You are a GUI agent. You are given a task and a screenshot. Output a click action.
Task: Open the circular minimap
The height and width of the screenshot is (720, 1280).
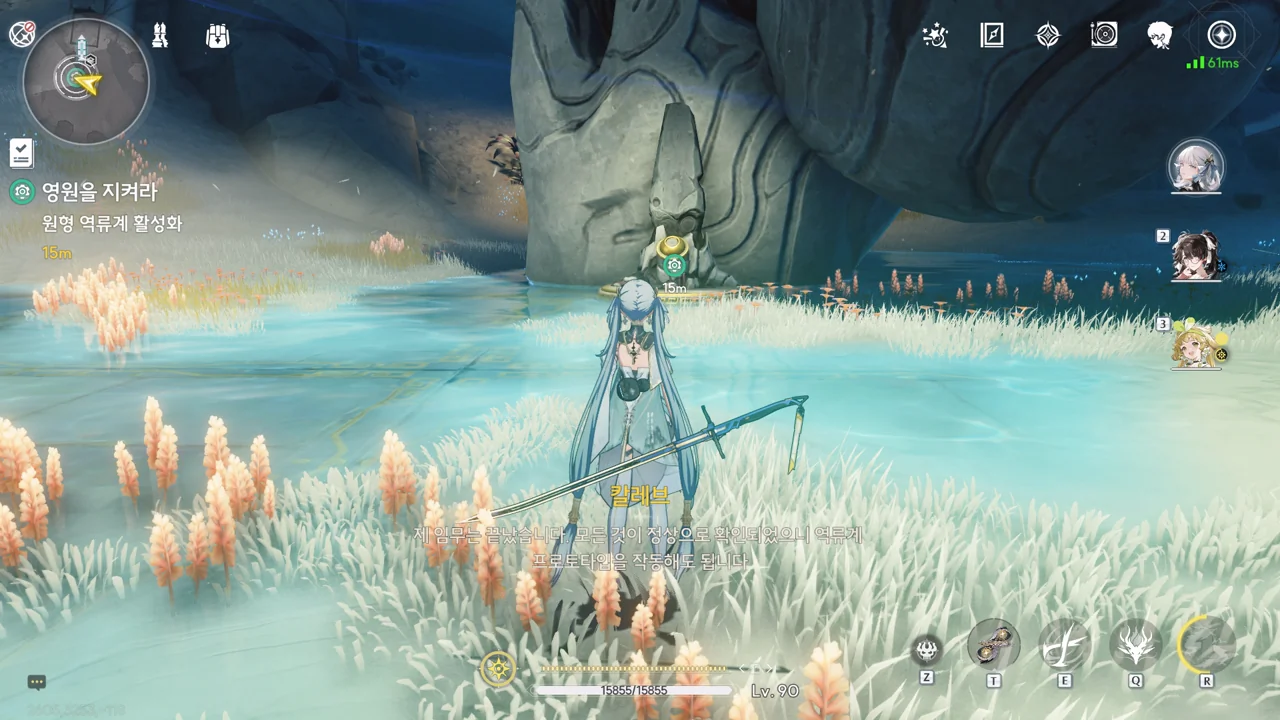pyautogui.click(x=85, y=80)
